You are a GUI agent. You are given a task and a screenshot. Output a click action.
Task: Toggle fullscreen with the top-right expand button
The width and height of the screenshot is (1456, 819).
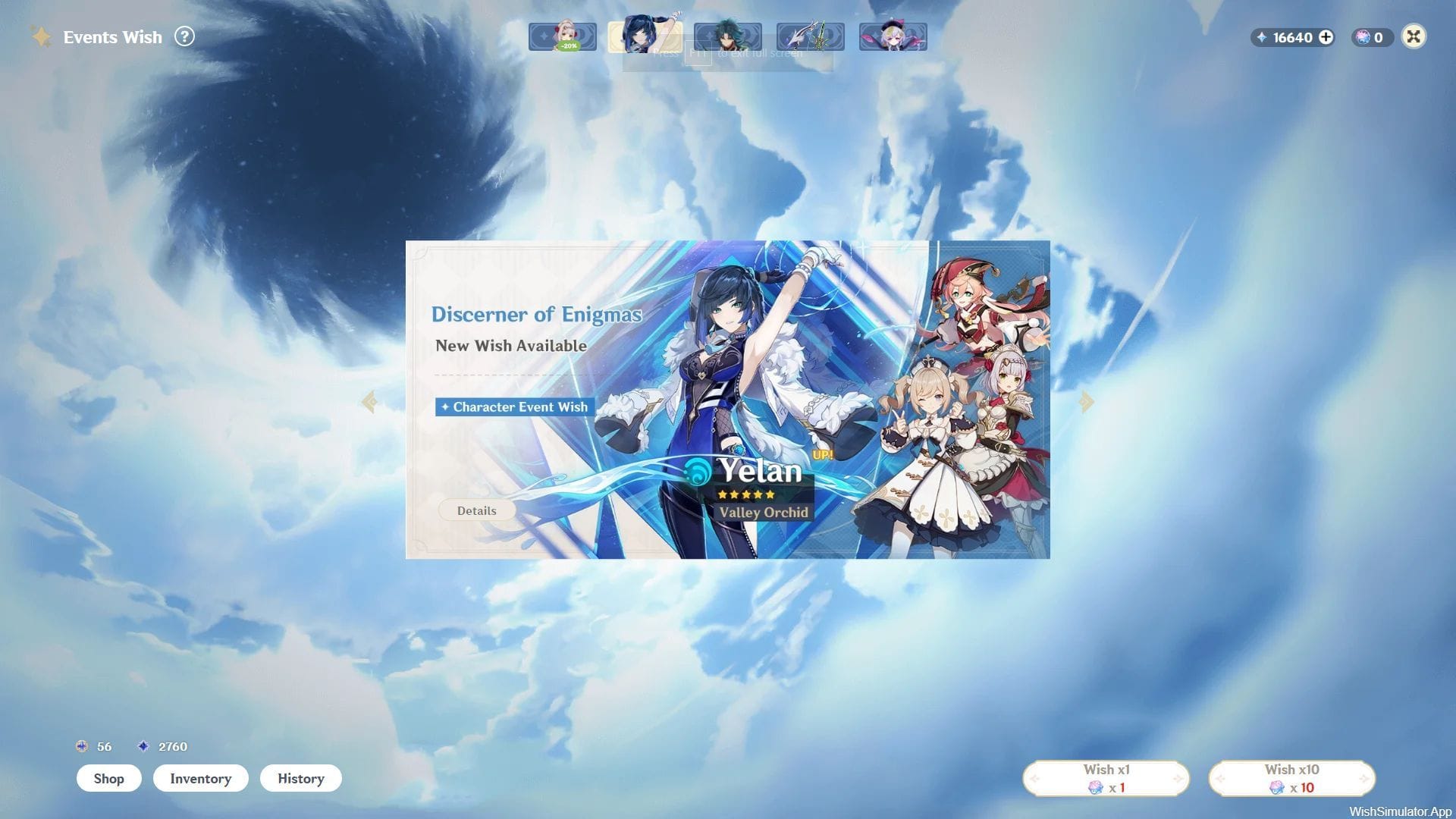[1414, 36]
